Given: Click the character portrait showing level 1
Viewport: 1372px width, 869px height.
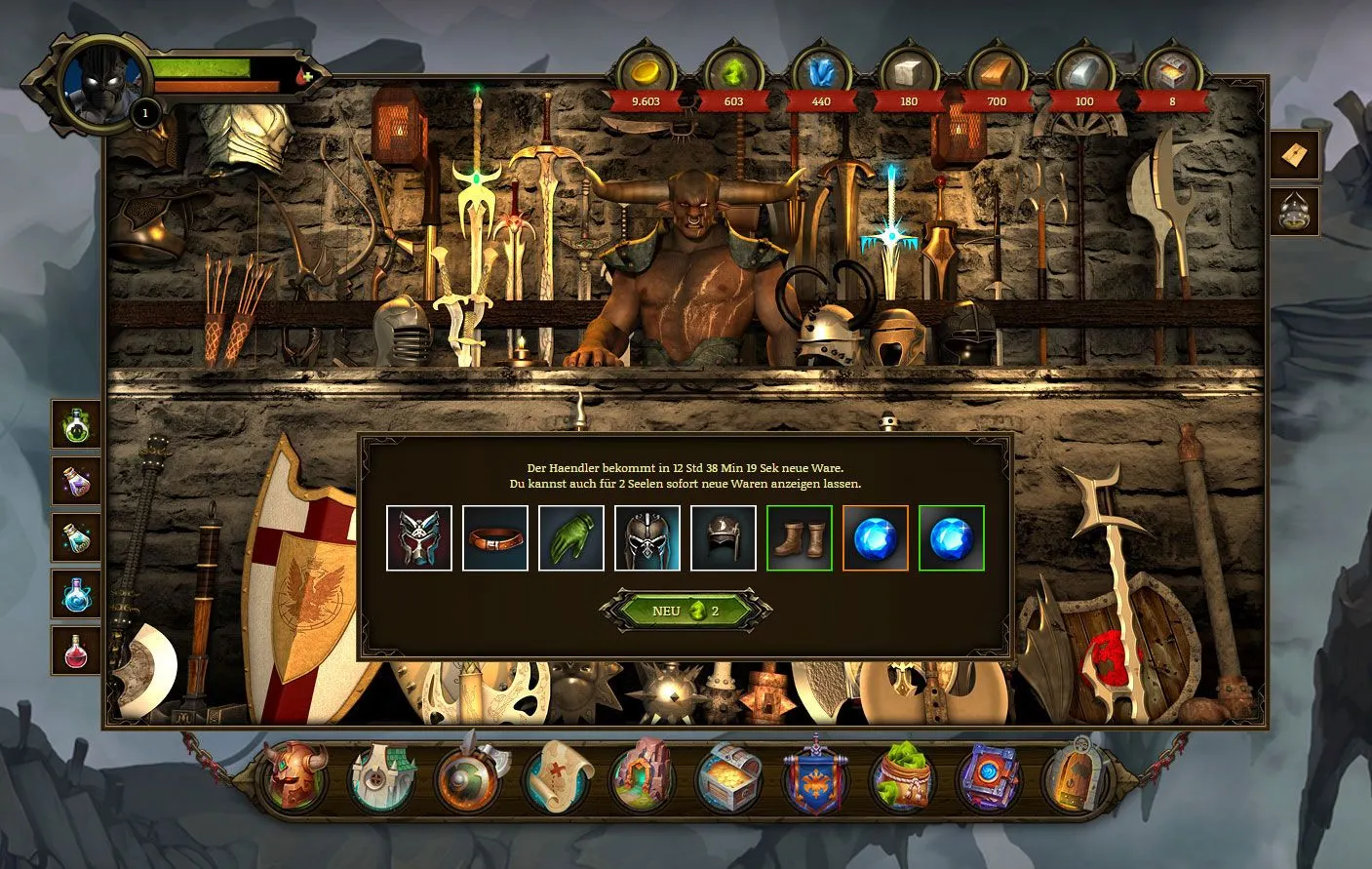Looking at the screenshot, I should click(x=98, y=80).
